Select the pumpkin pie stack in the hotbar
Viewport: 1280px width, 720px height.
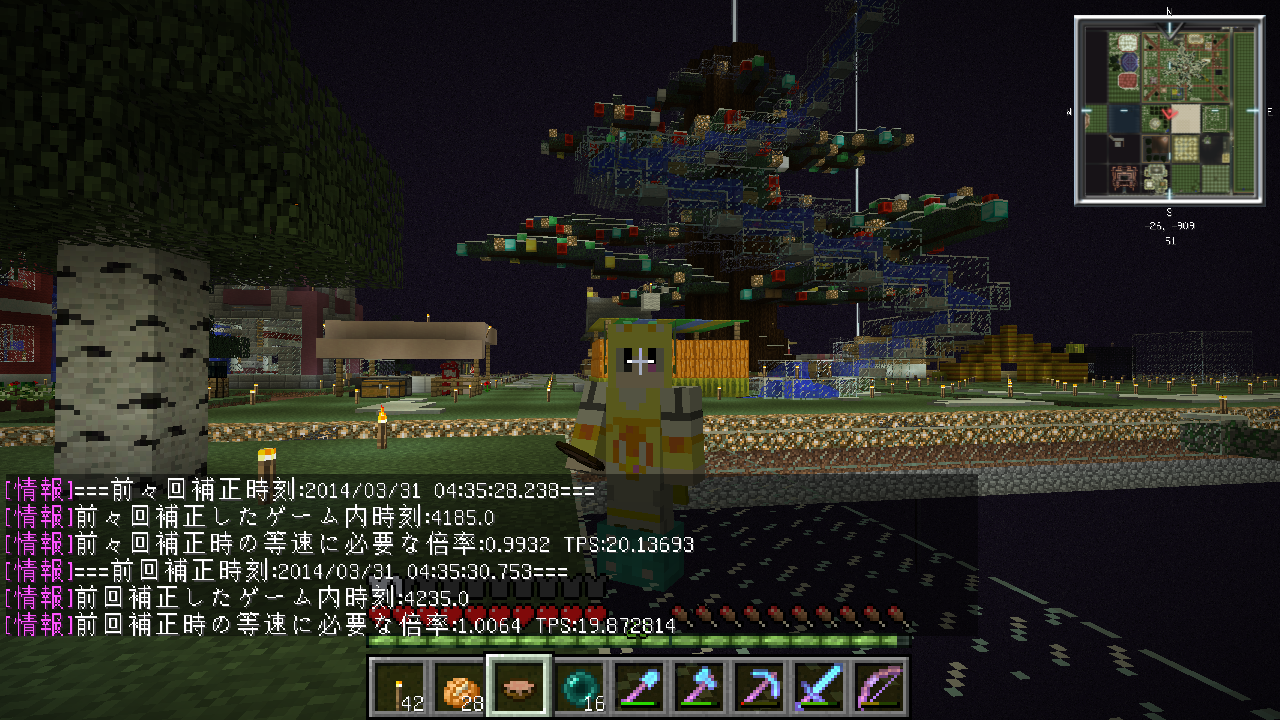[x=458, y=685]
